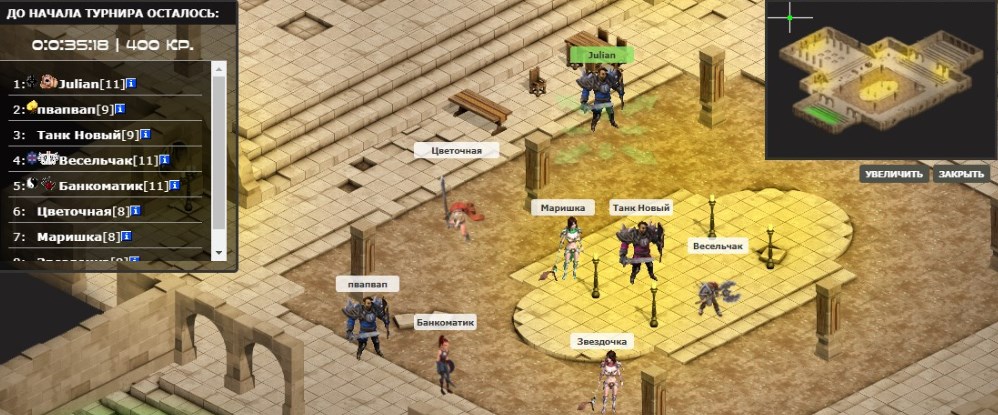Select Маришка in the player list
The height and width of the screenshot is (415, 998).
pyautogui.click(x=78, y=238)
